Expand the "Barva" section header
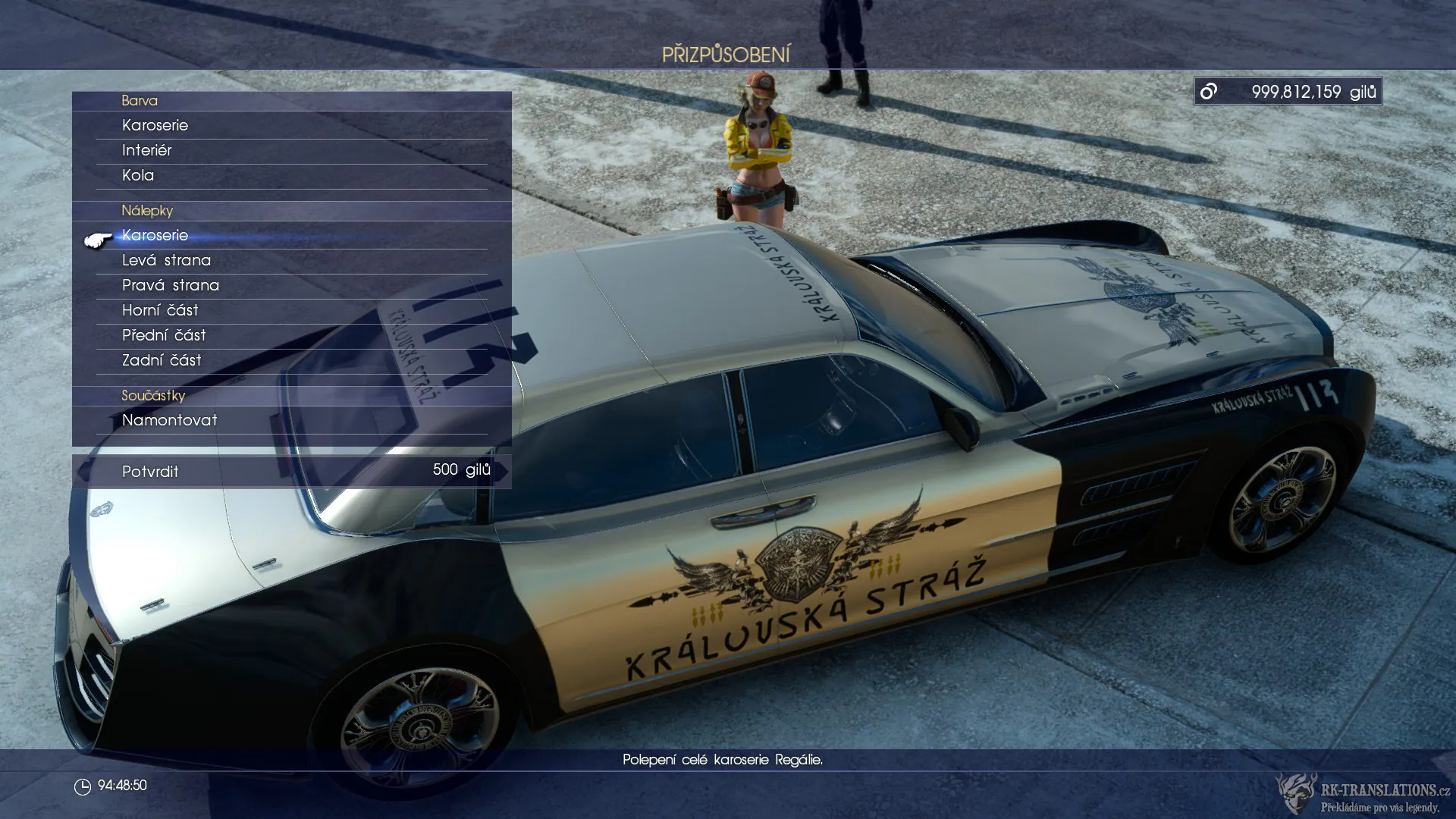 pos(140,100)
